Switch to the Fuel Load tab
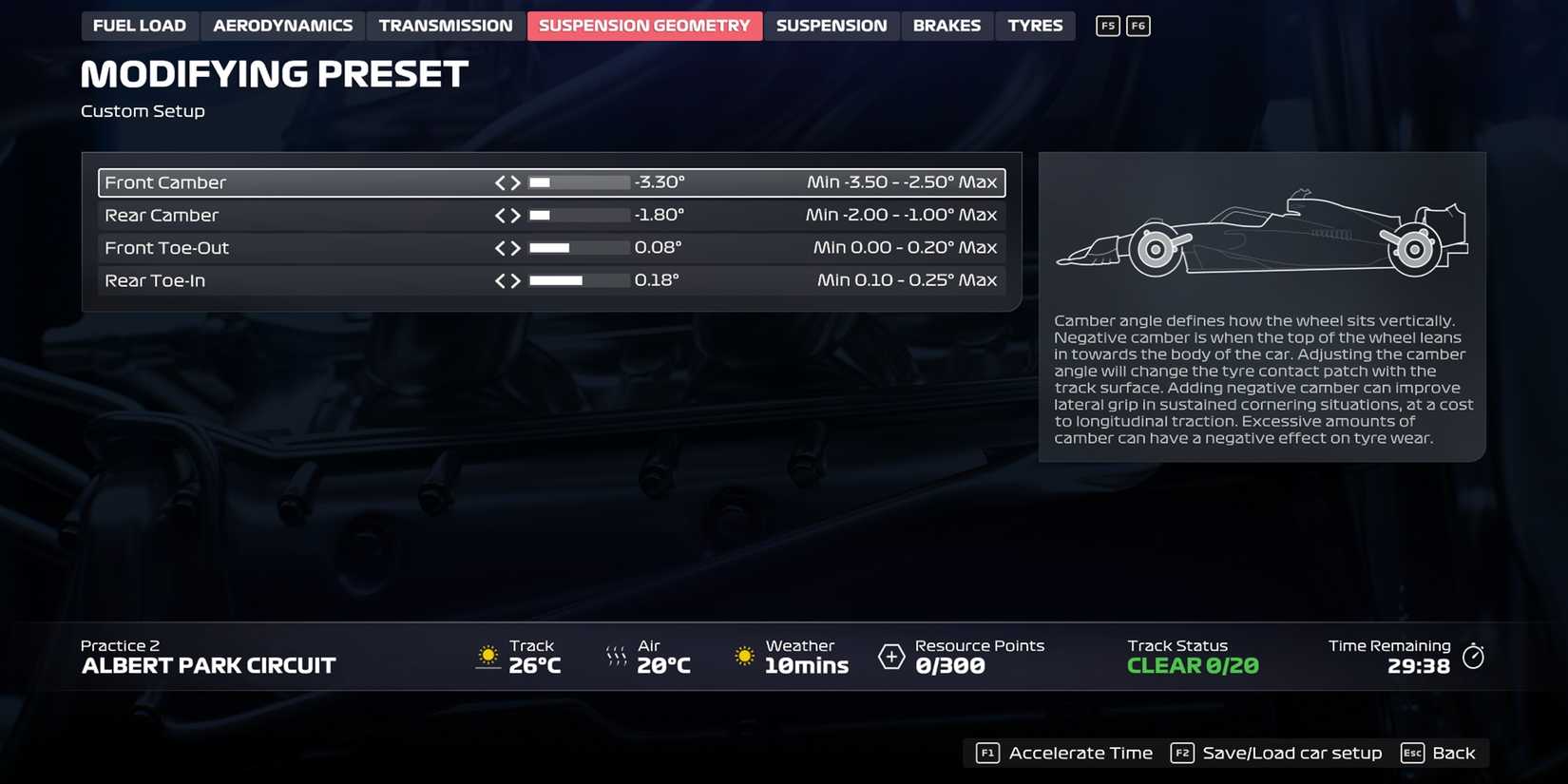 pyautogui.click(x=140, y=26)
